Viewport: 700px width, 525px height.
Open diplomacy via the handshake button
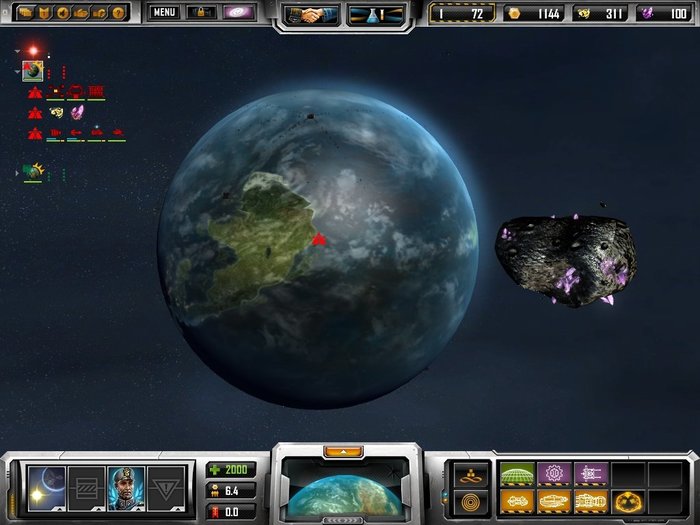click(x=309, y=14)
